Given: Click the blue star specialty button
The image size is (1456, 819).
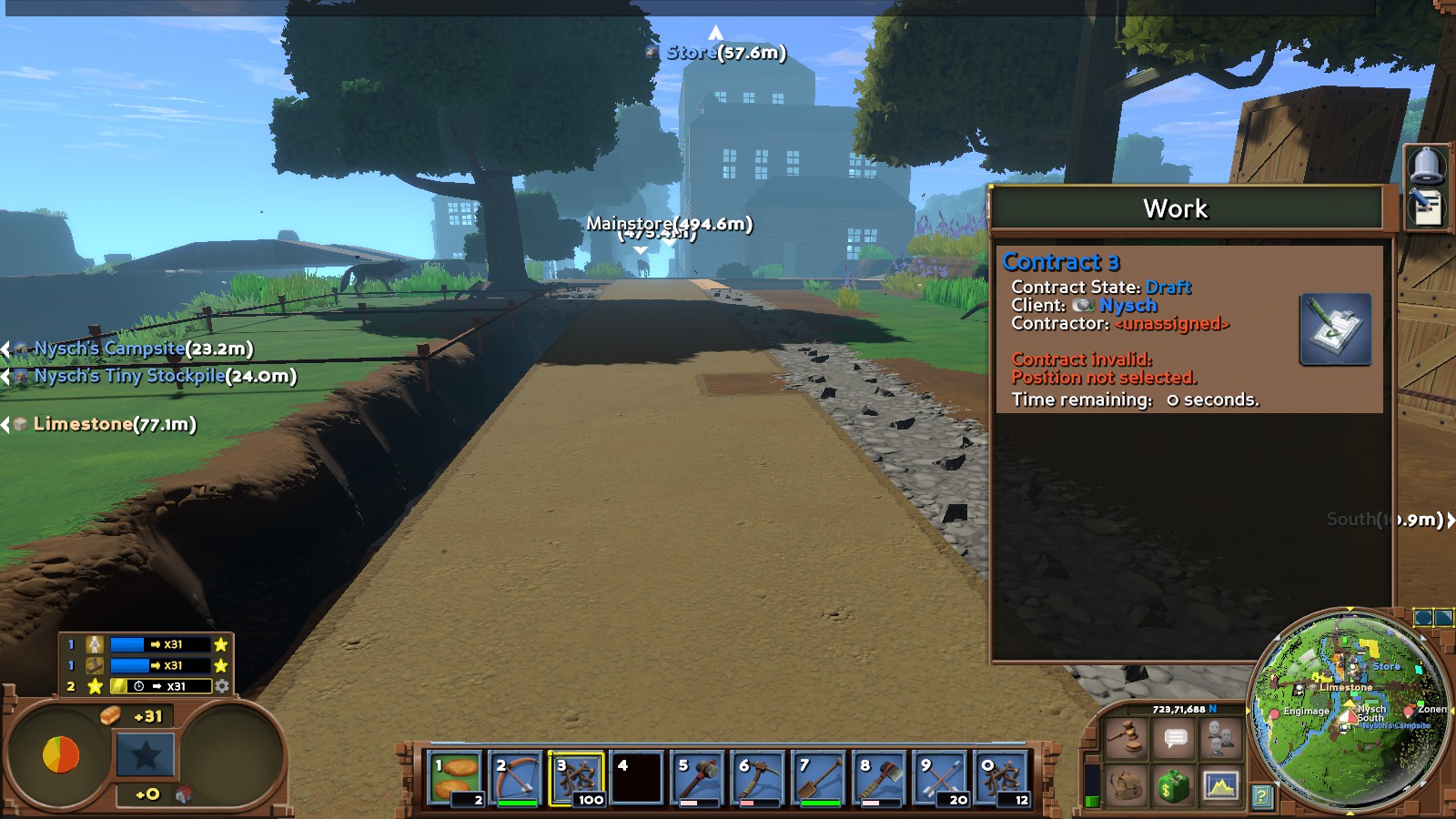Looking at the screenshot, I should pyautogui.click(x=146, y=754).
